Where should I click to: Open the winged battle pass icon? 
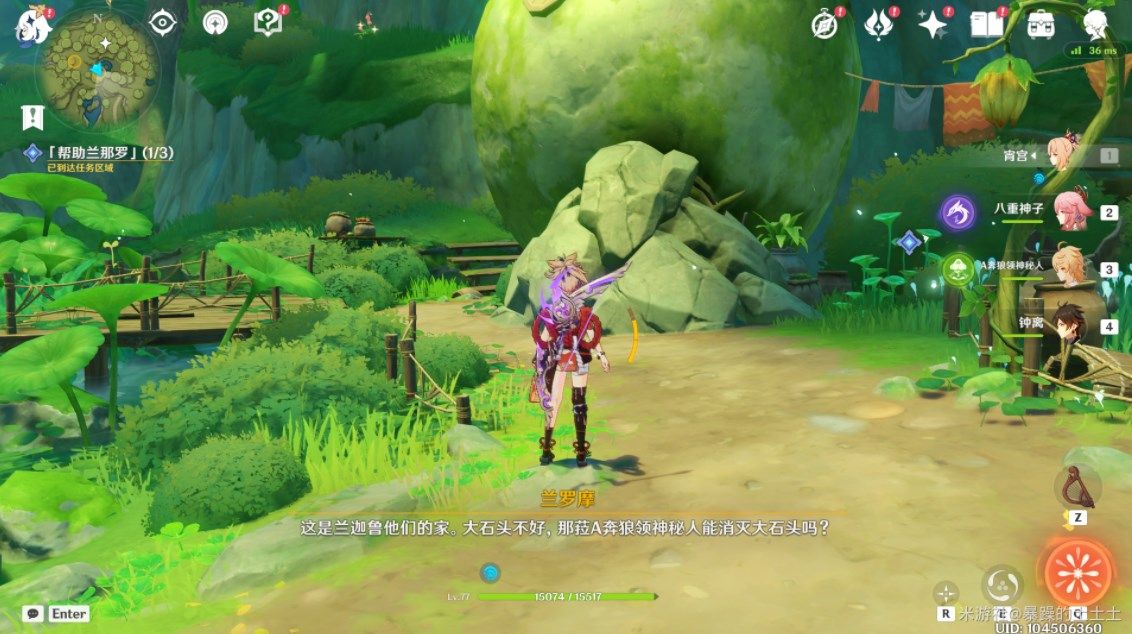pos(878,25)
